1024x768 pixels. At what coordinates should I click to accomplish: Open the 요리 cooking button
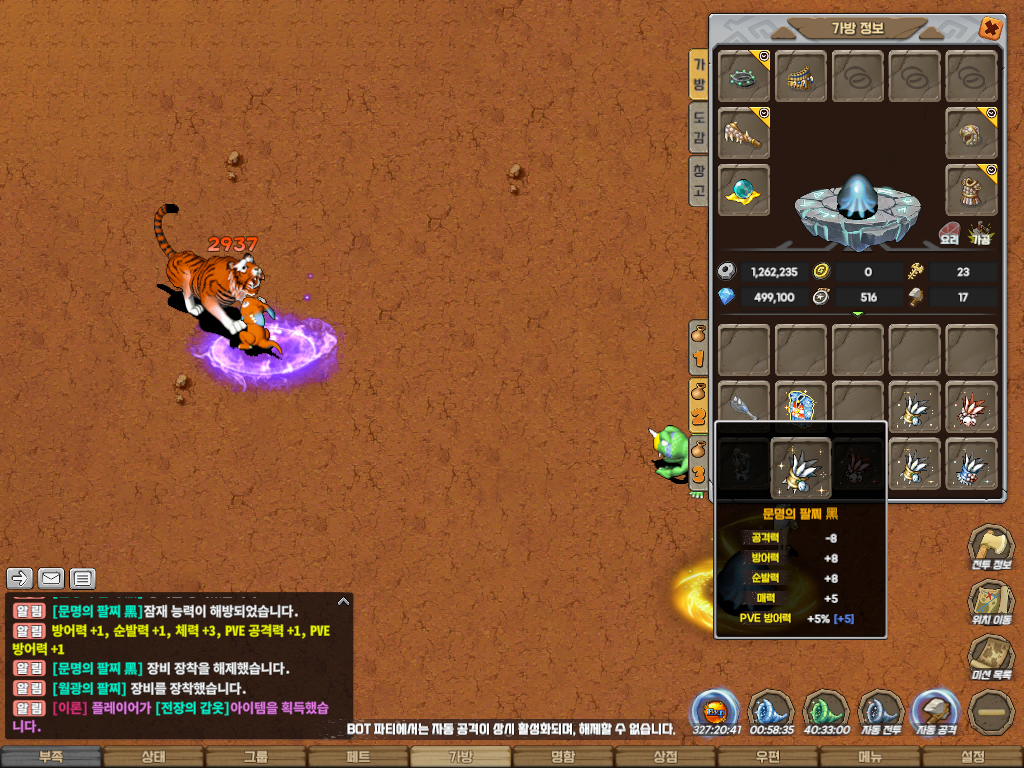(x=950, y=235)
